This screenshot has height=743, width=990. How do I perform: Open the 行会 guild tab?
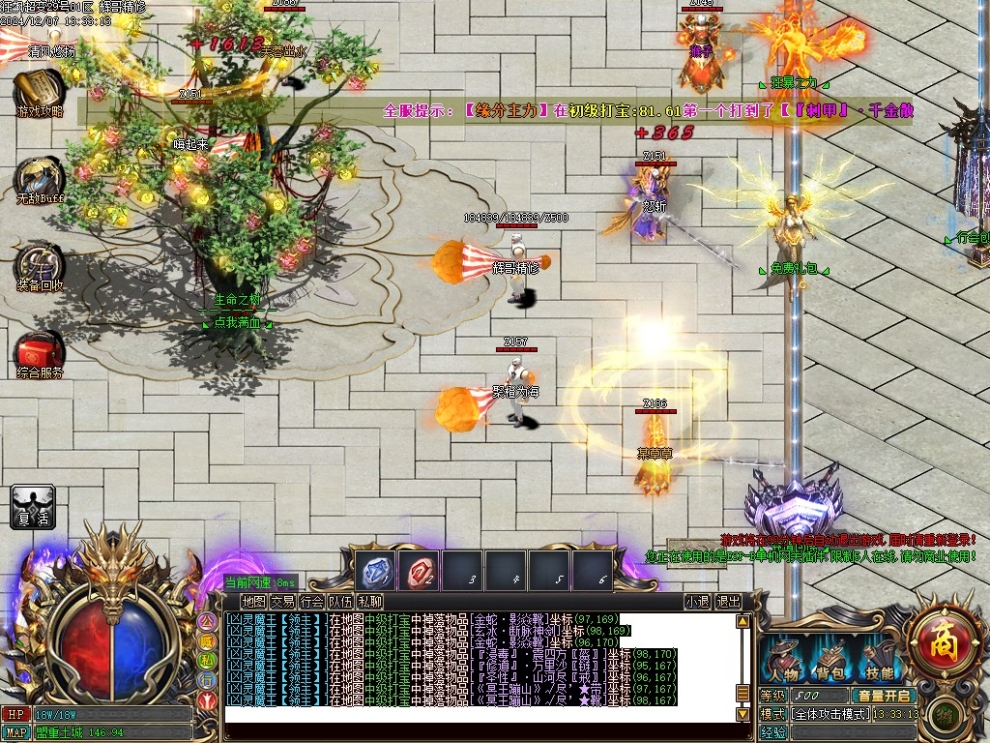(x=312, y=602)
